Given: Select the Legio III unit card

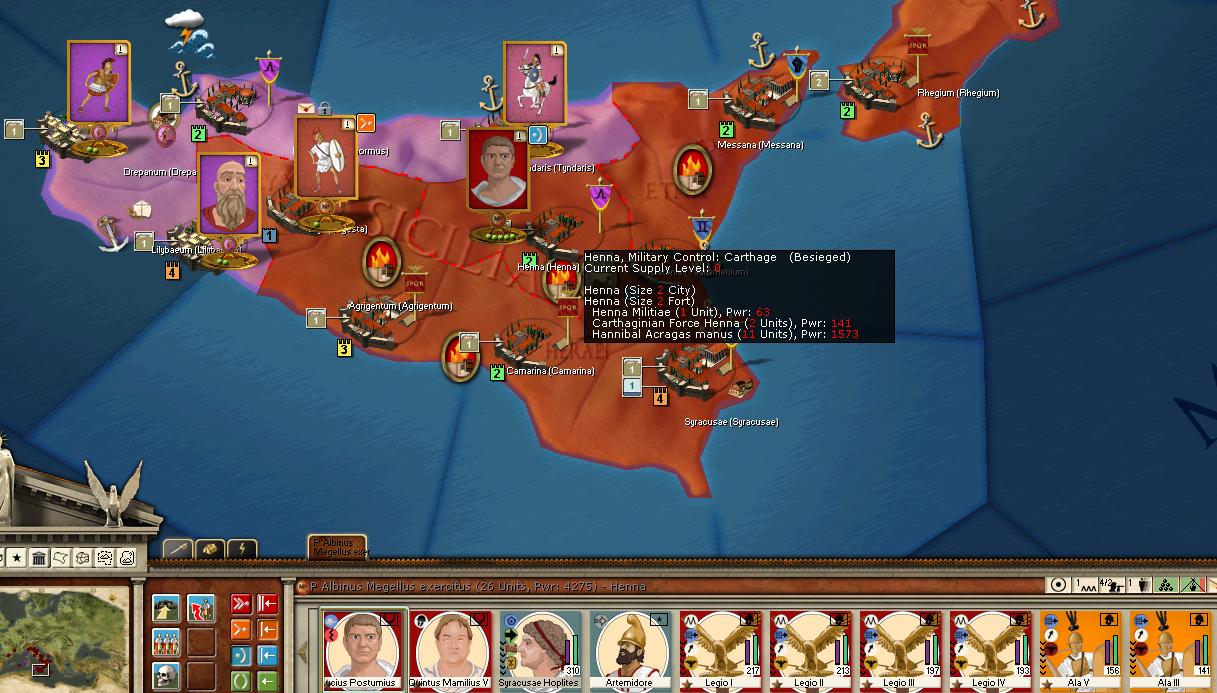Looking at the screenshot, I should (x=900, y=650).
